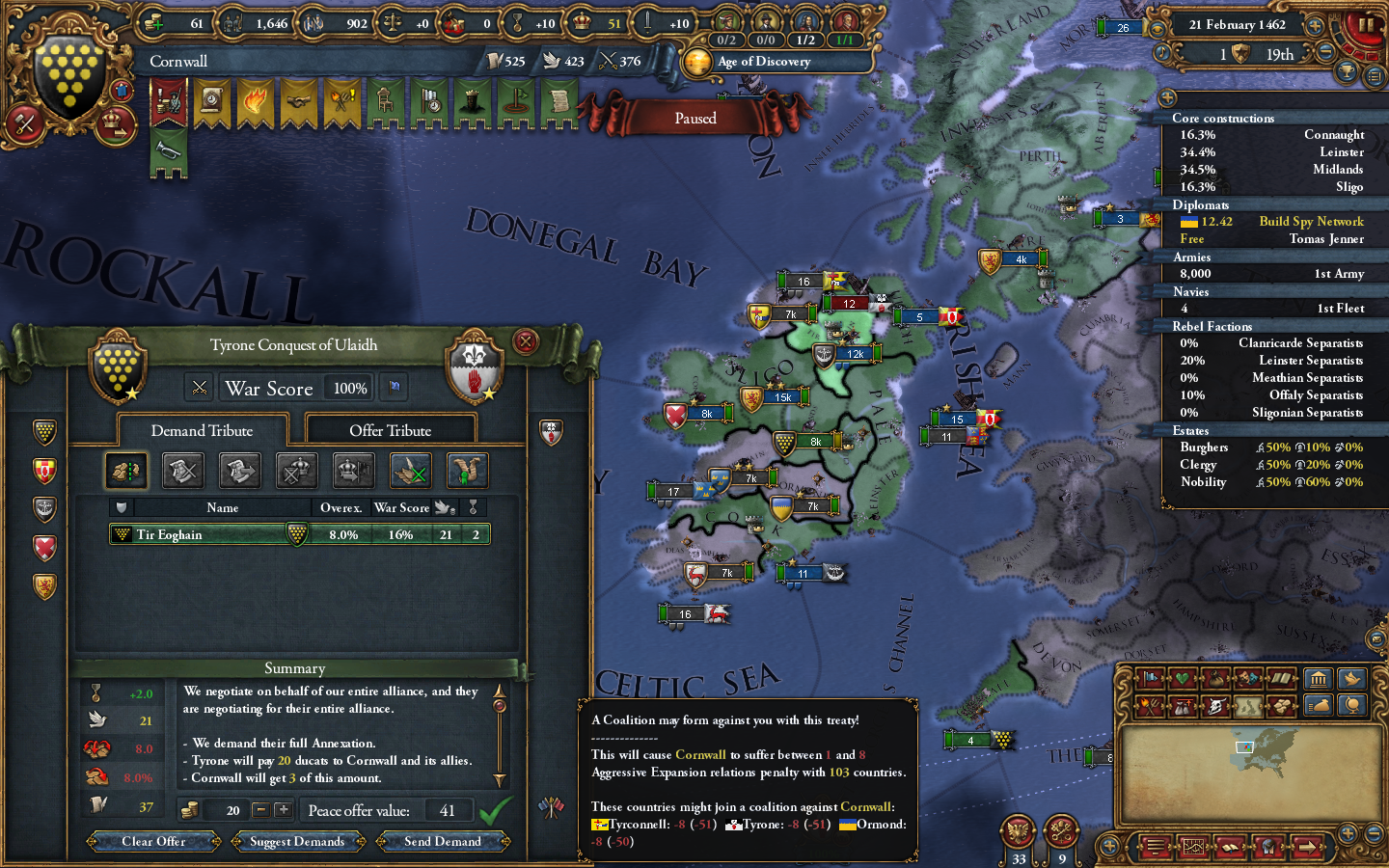
Task: Click the handshake alliance alert banner
Action: pos(297,101)
